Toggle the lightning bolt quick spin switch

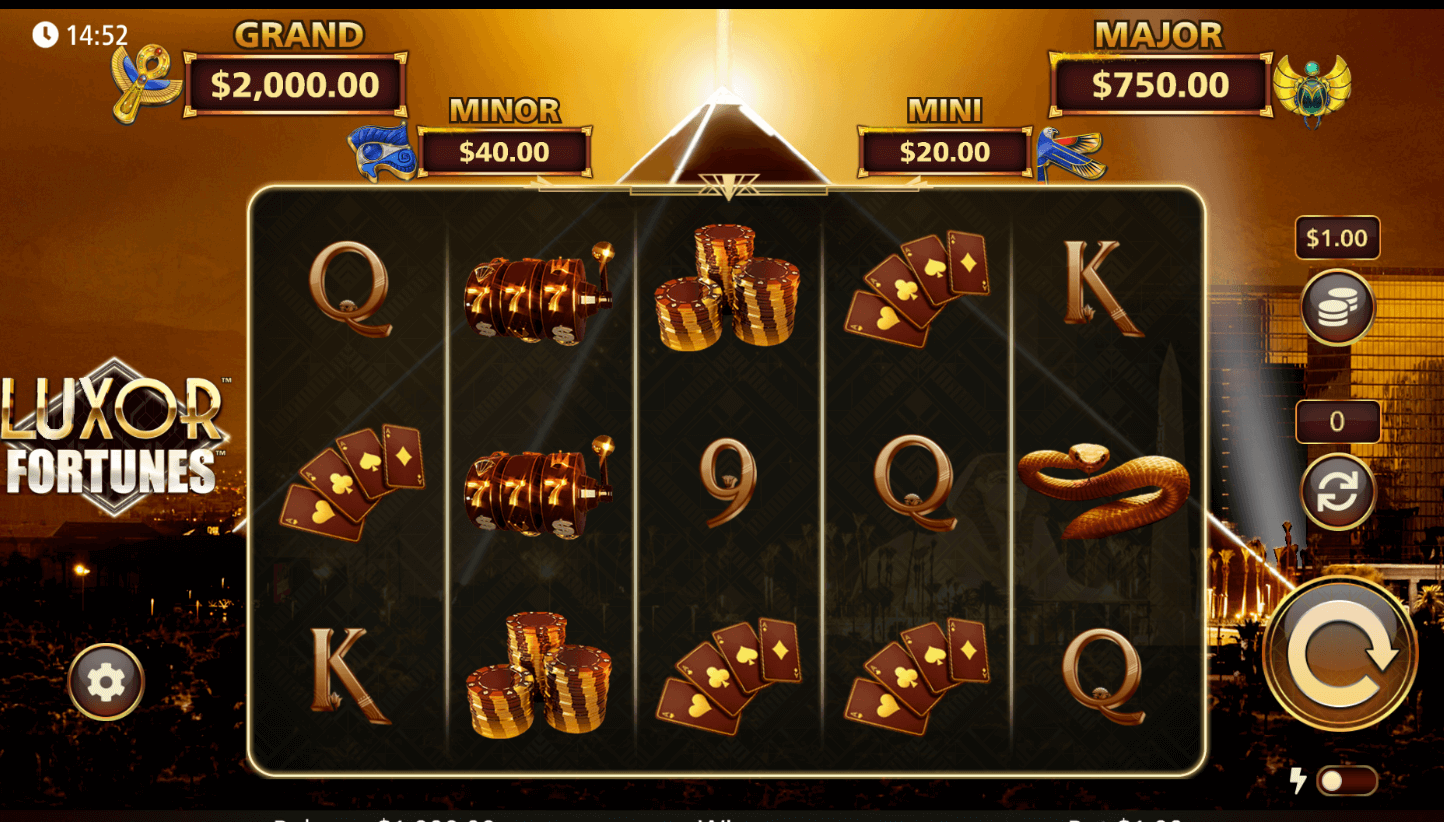(x=1346, y=781)
